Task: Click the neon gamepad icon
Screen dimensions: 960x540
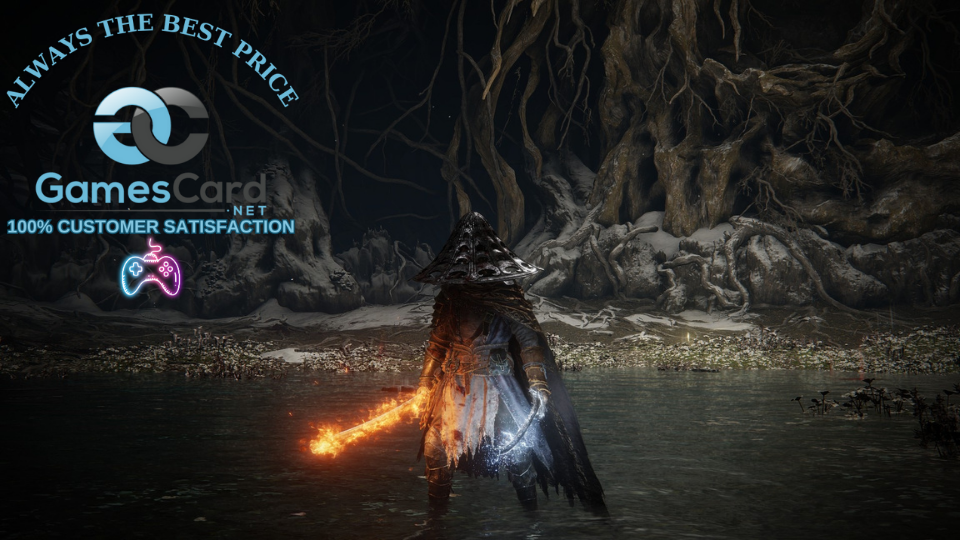Action: (150, 270)
